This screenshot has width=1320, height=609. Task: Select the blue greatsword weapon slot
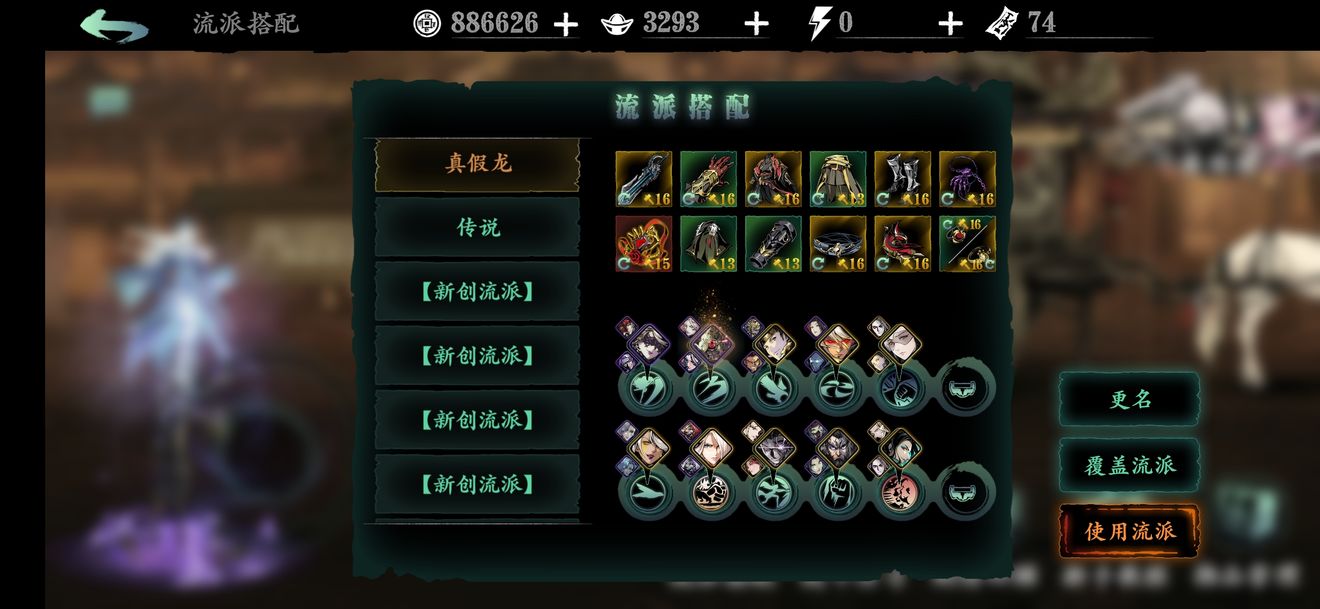643,179
